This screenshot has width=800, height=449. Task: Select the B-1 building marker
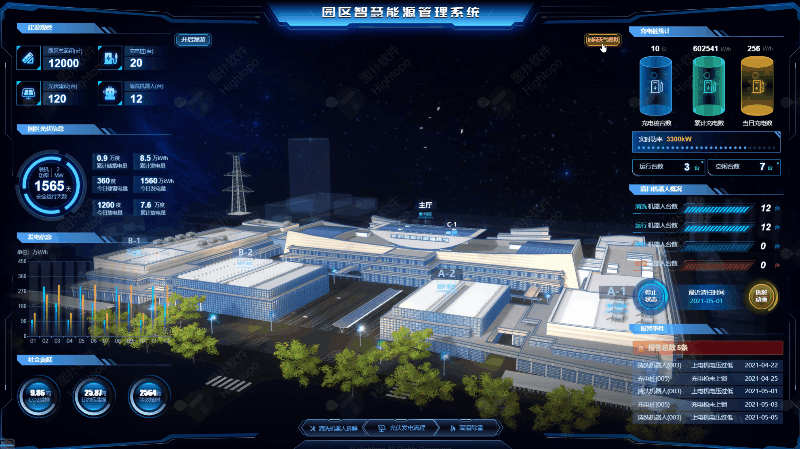pos(135,241)
